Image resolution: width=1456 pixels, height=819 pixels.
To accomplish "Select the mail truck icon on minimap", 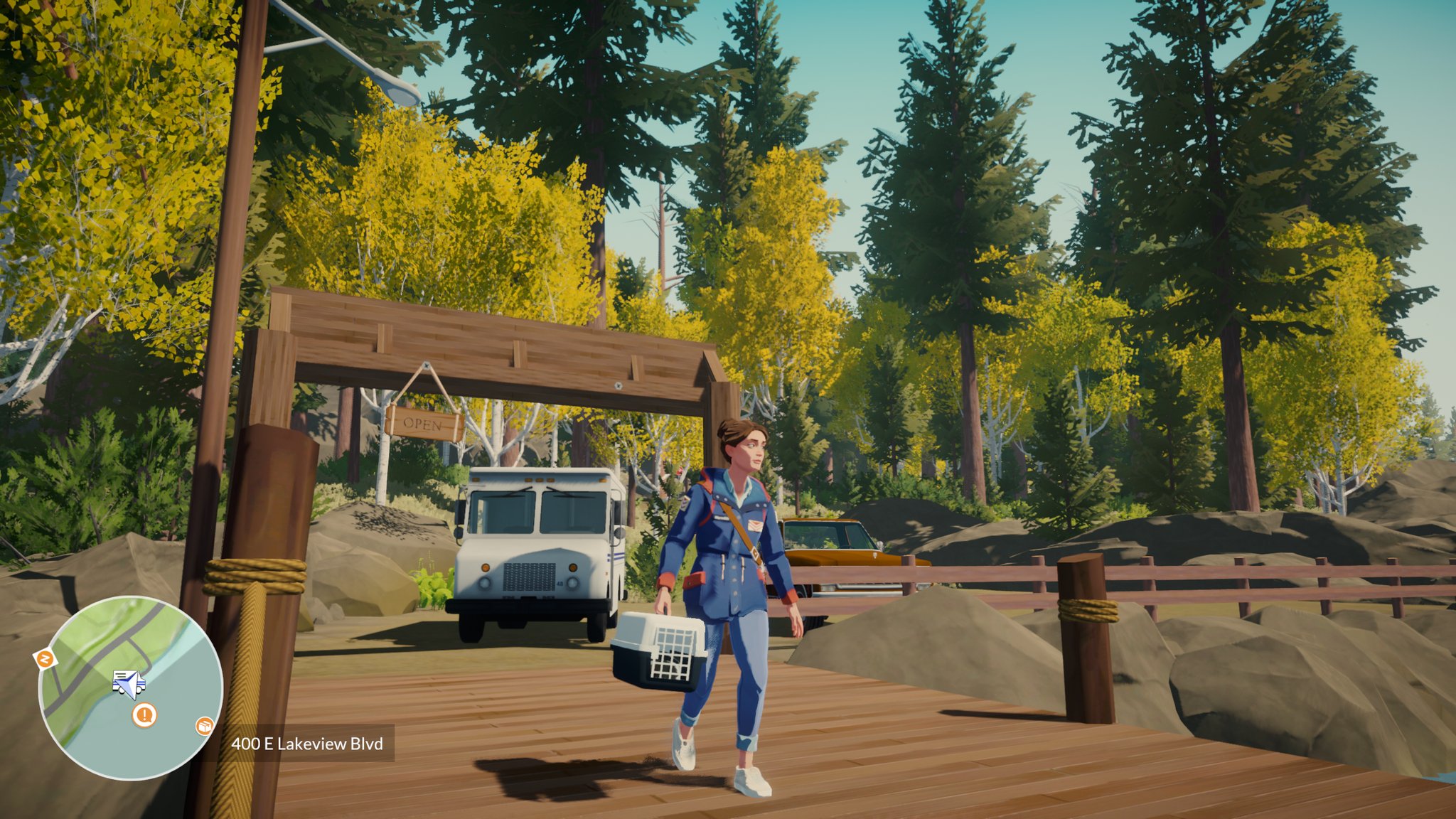I will (x=129, y=682).
